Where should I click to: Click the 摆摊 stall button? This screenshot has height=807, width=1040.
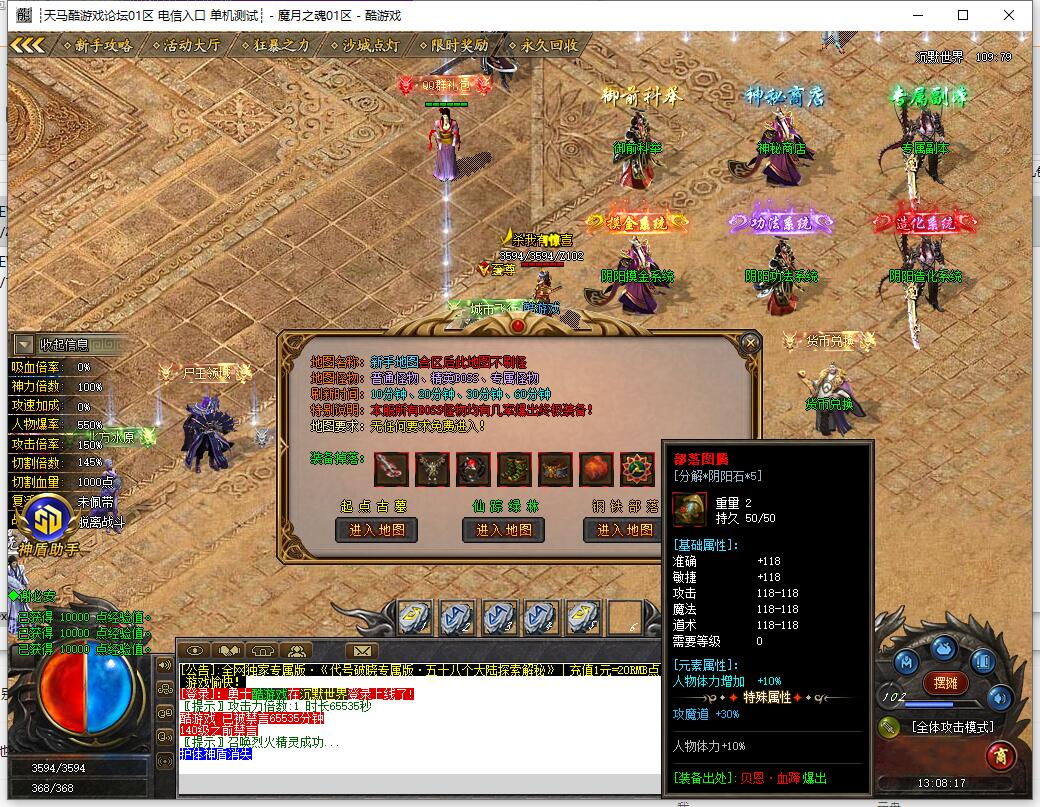945,683
